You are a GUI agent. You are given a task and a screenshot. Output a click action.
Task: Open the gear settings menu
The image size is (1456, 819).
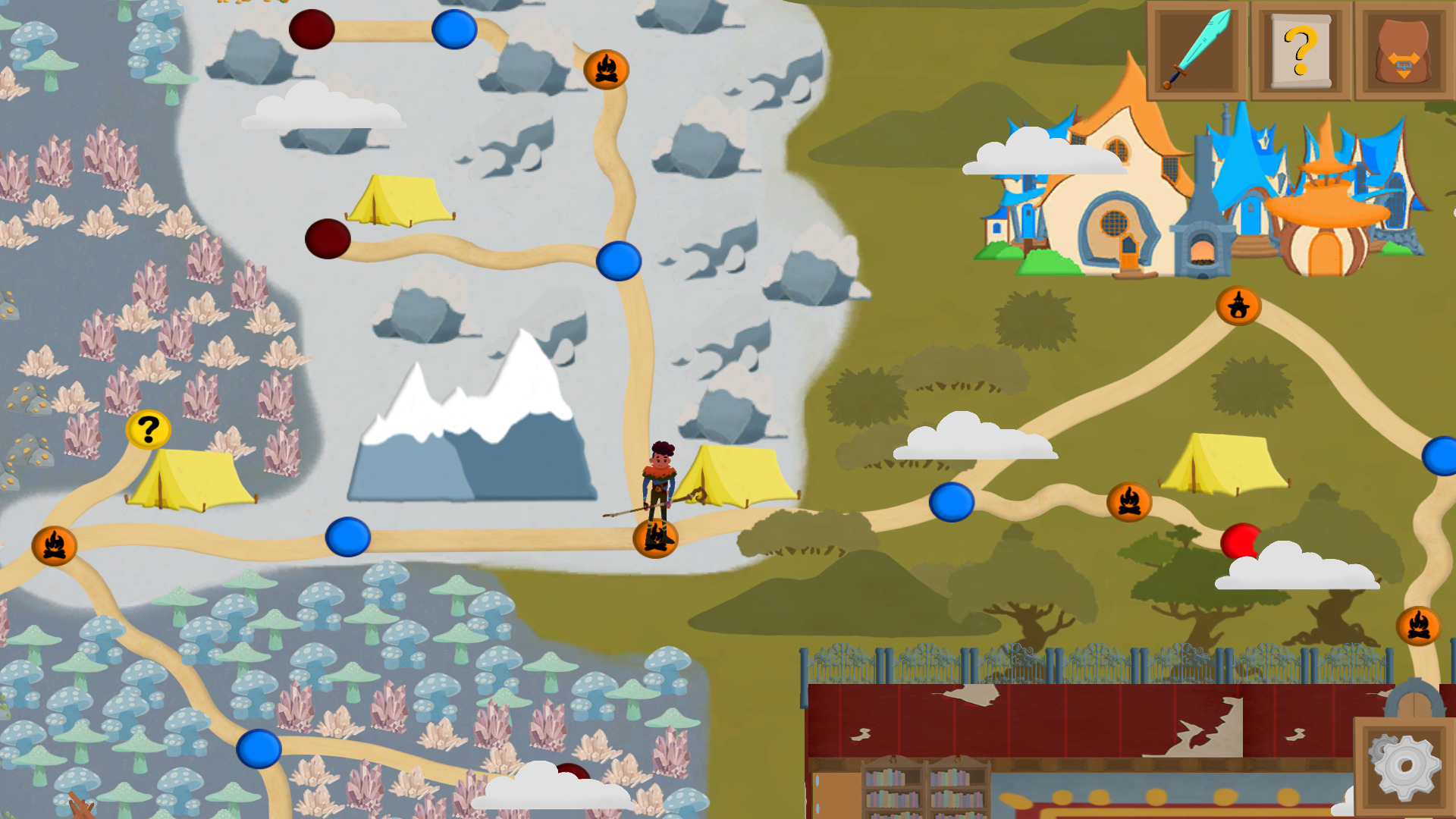(1404, 767)
